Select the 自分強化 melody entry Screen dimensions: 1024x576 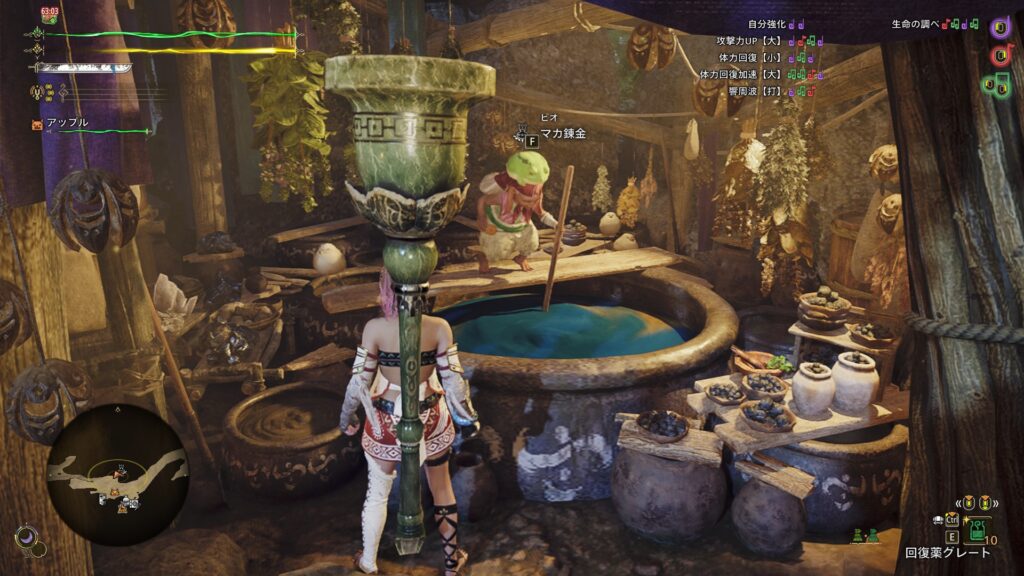[x=768, y=24]
